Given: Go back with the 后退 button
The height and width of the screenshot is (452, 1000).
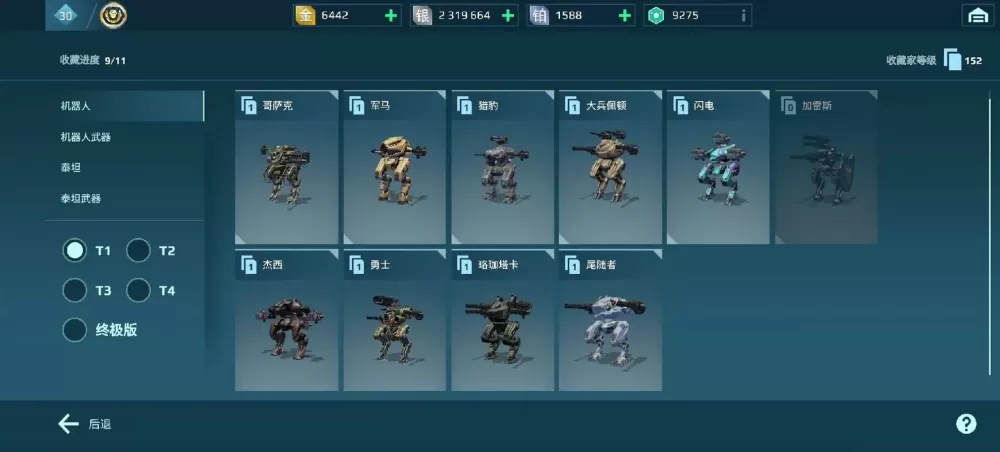Looking at the screenshot, I should coord(84,424).
